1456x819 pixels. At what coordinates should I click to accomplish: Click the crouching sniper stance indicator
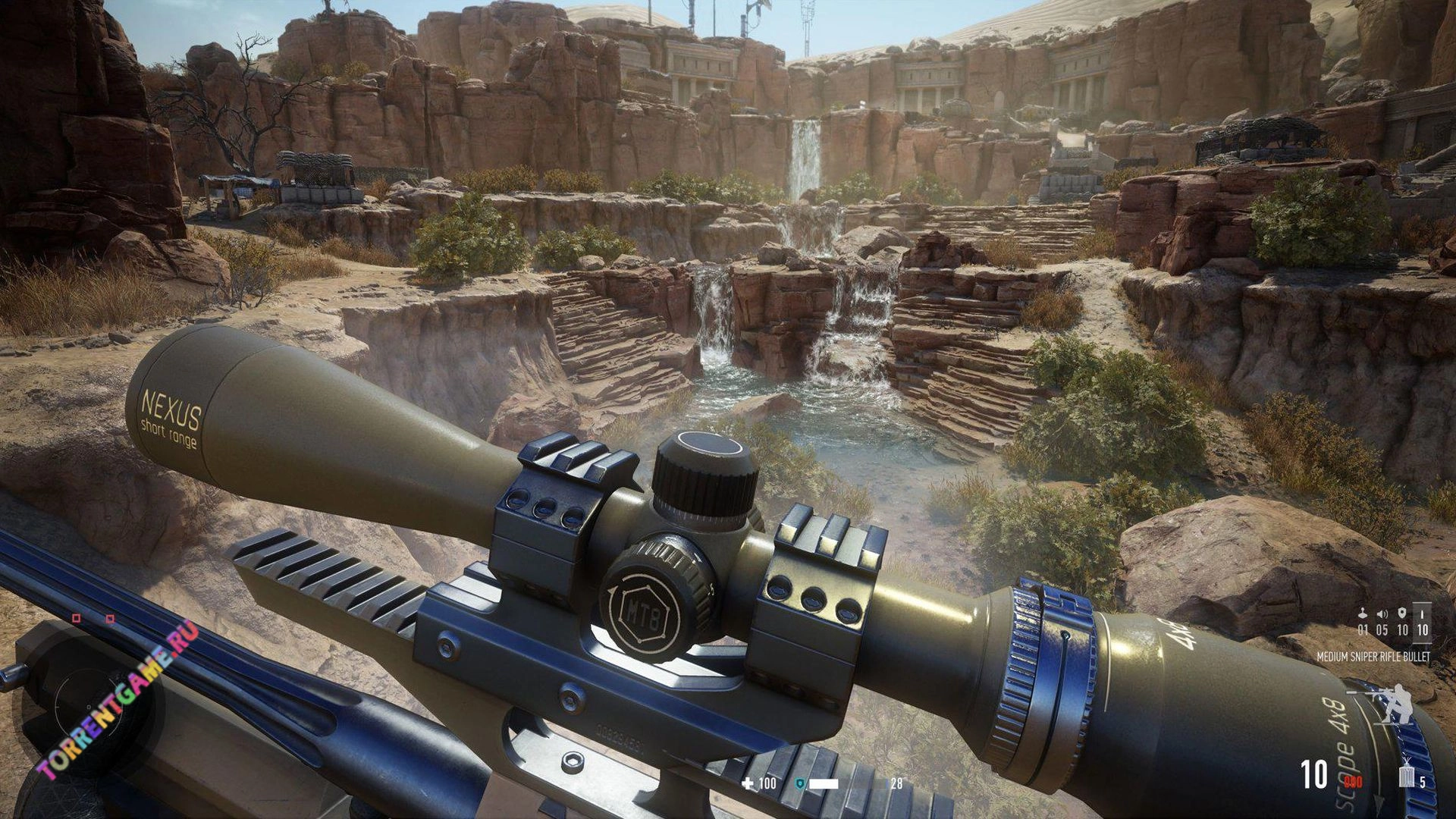[1389, 703]
